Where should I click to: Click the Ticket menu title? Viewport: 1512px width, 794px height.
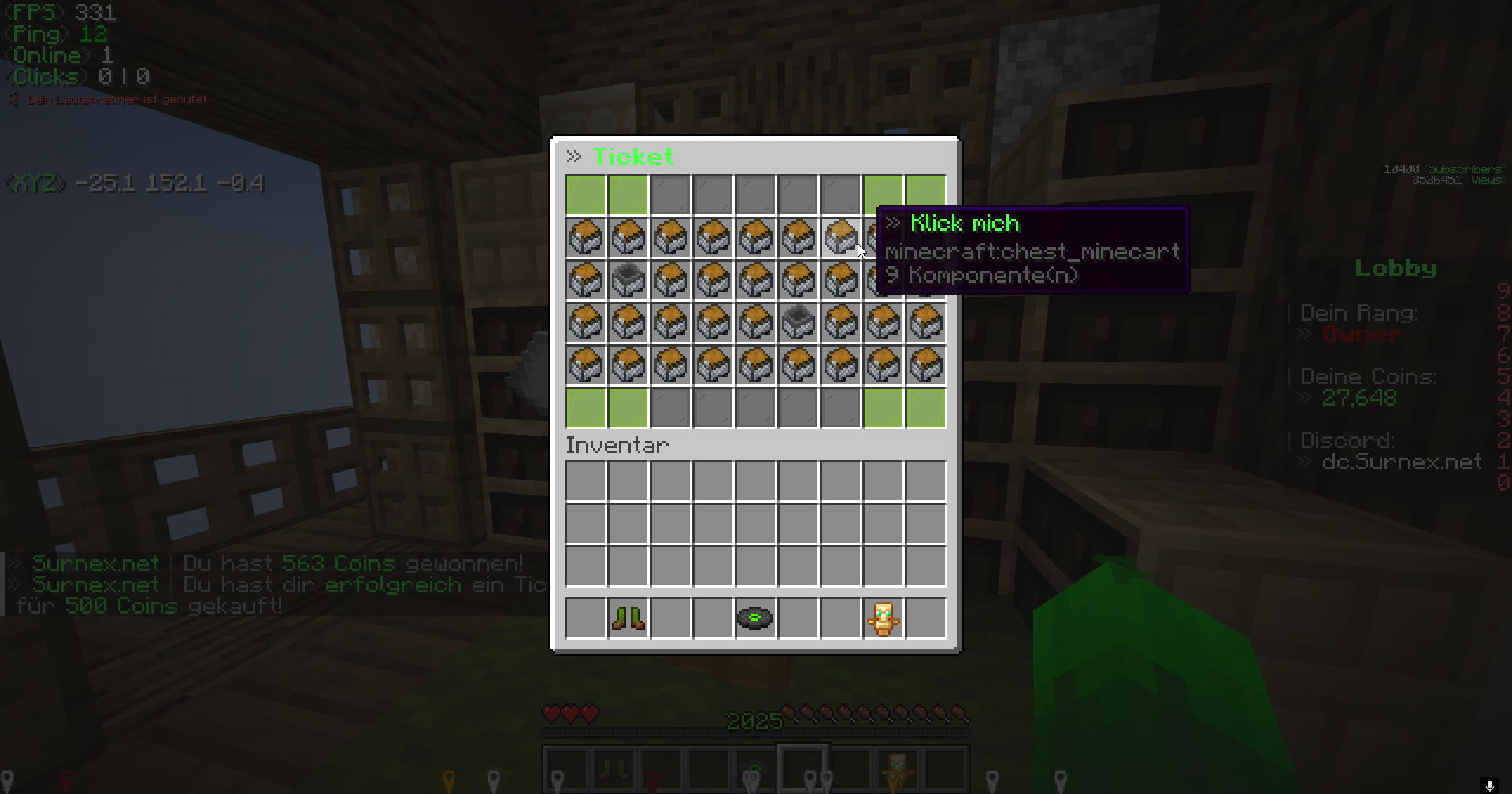coord(634,156)
